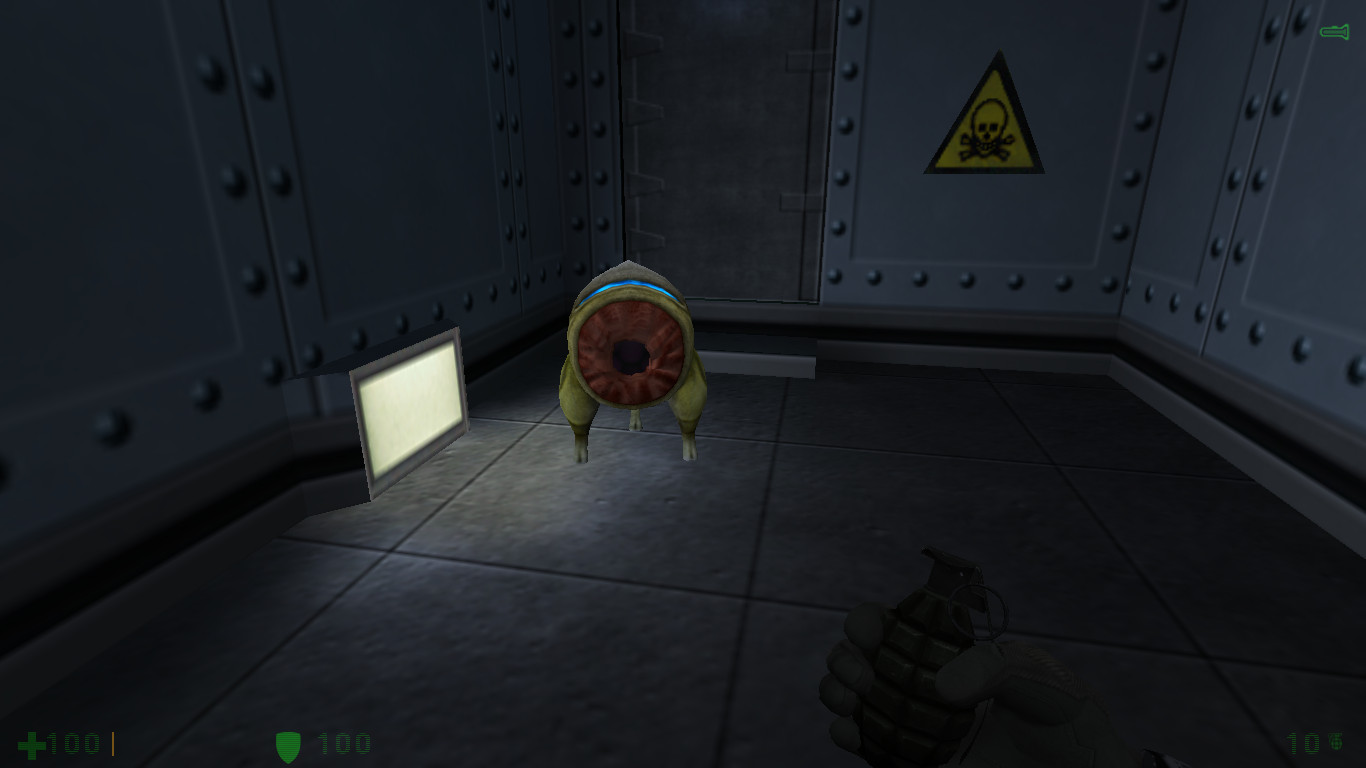Click the yellow warning triangle on the door

pos(984,118)
